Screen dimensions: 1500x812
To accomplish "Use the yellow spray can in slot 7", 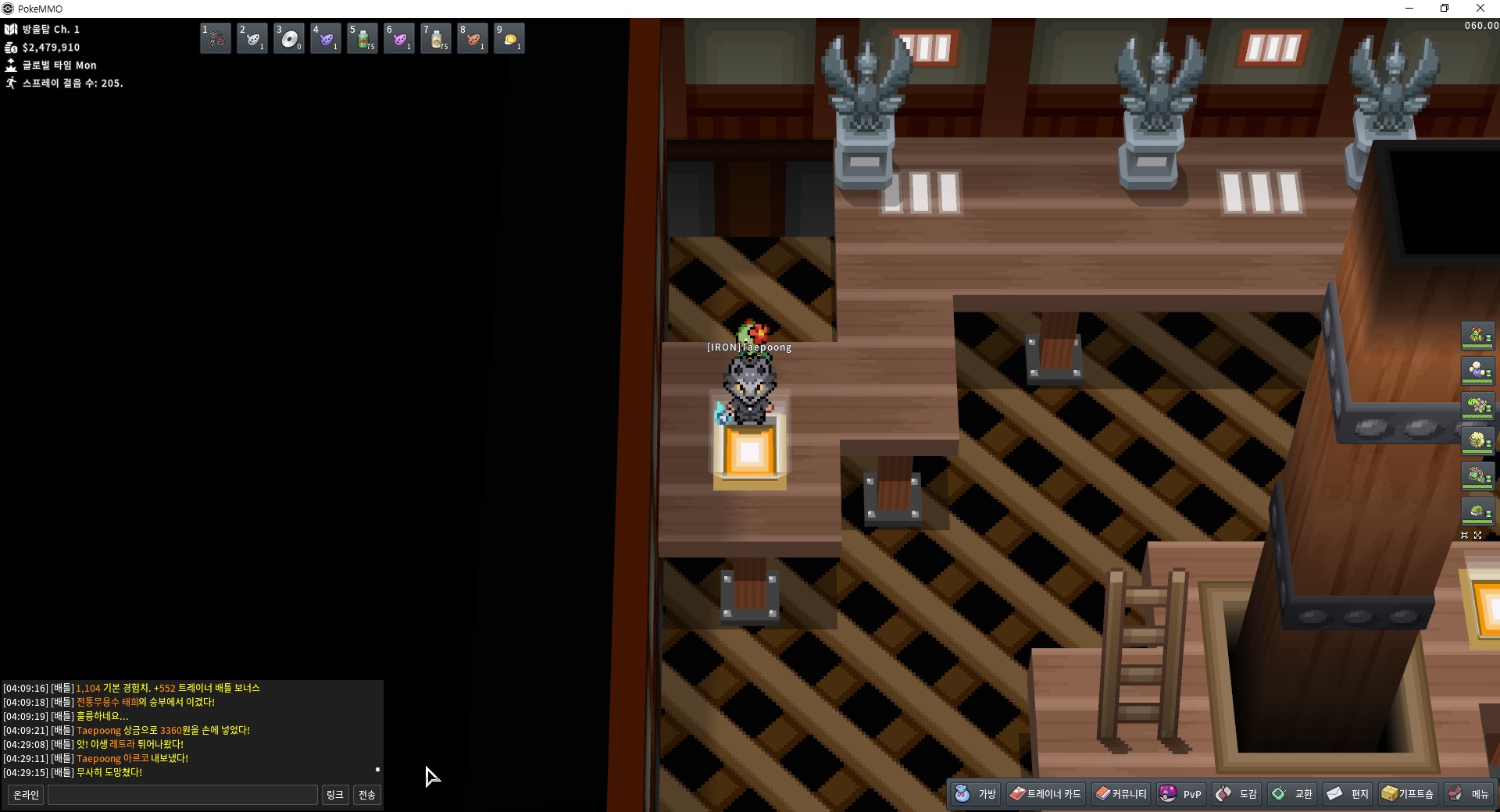I will click(436, 38).
